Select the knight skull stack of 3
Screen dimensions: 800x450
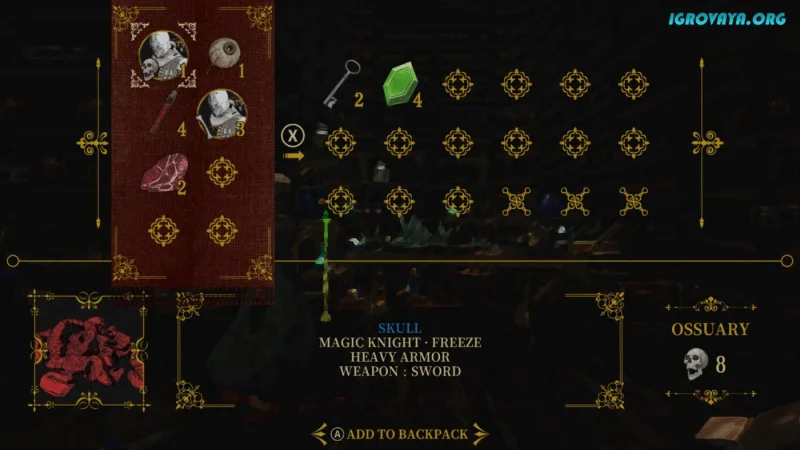(219, 112)
